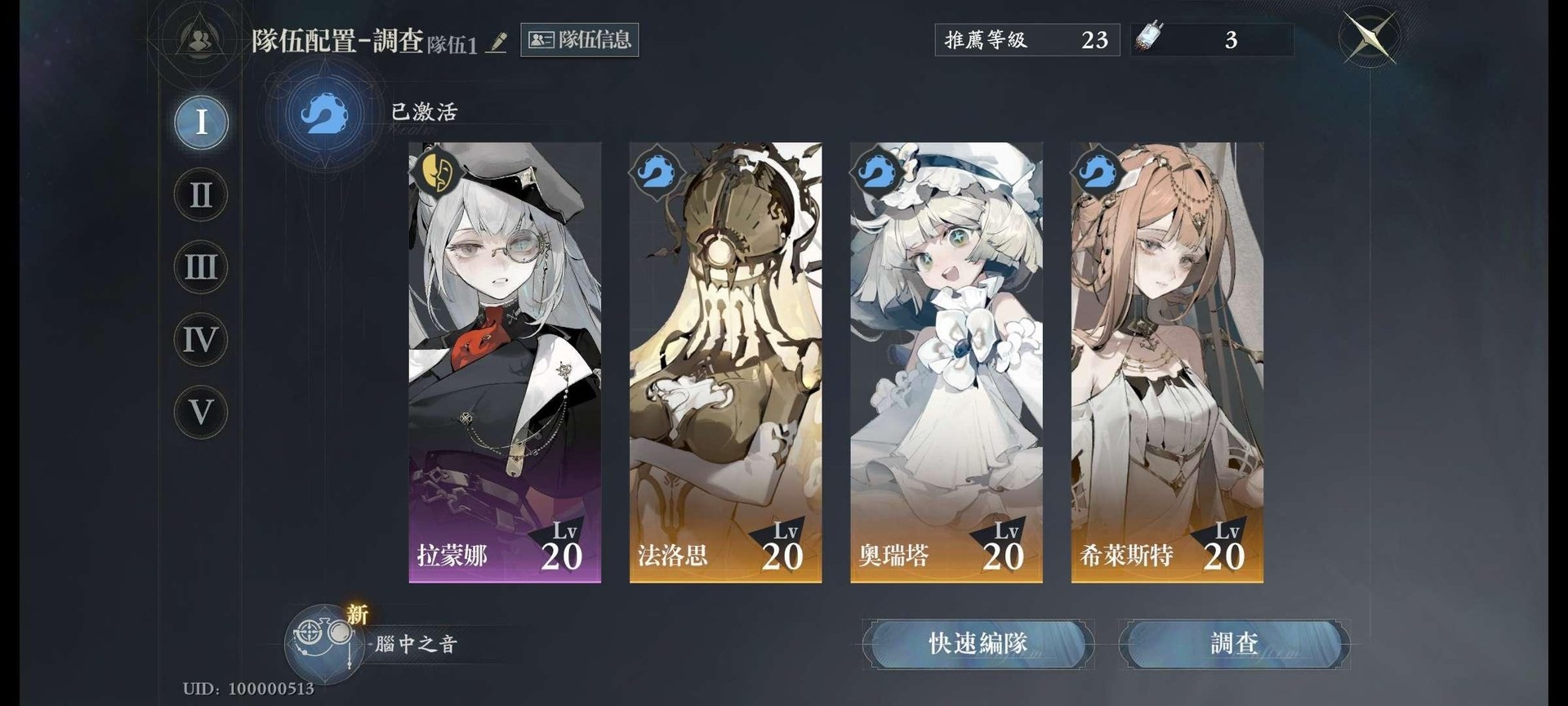1568x706 pixels.
Task: Select team tab III
Action: 198,267
